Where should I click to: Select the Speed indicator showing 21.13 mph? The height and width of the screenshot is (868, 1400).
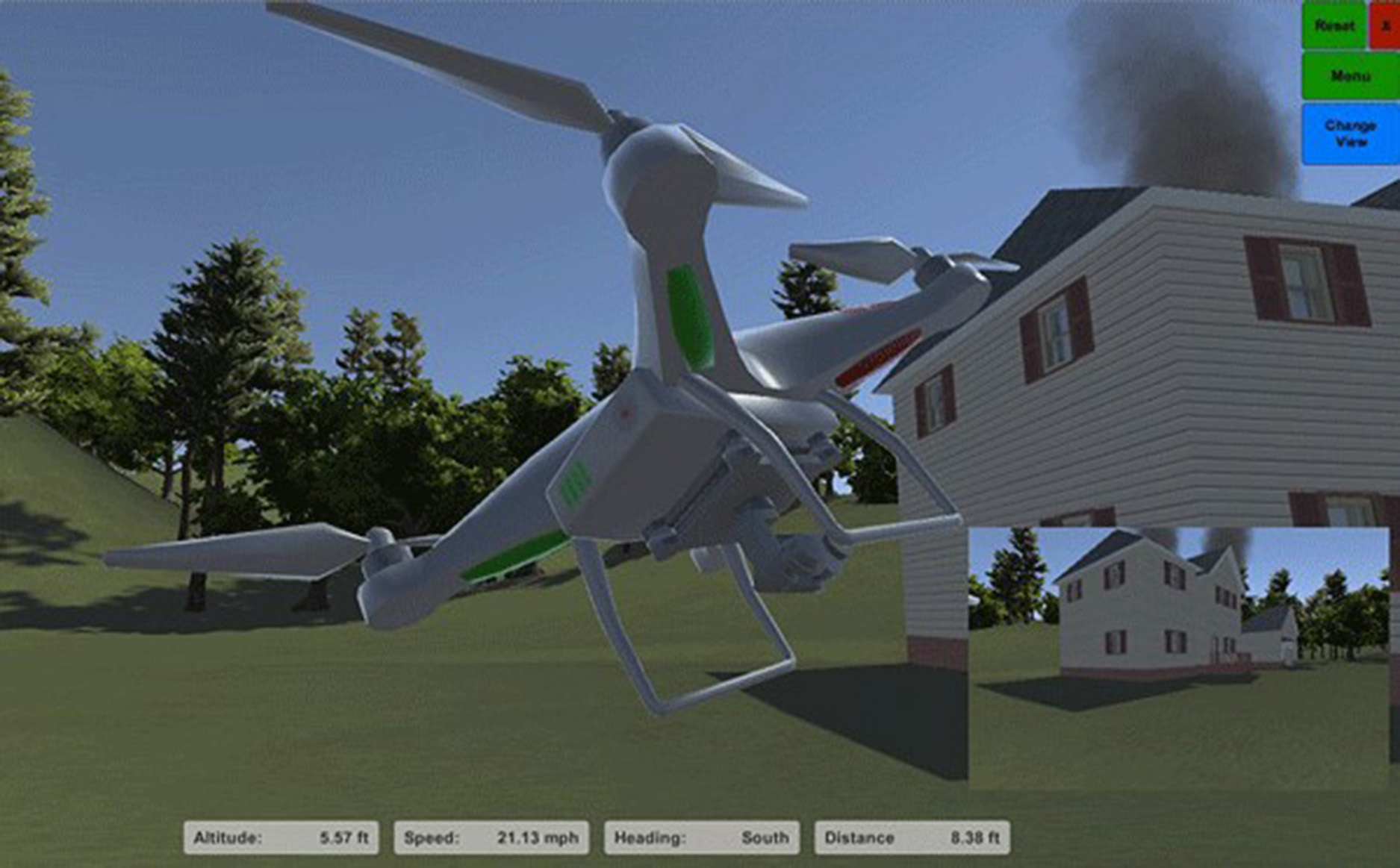(493, 837)
